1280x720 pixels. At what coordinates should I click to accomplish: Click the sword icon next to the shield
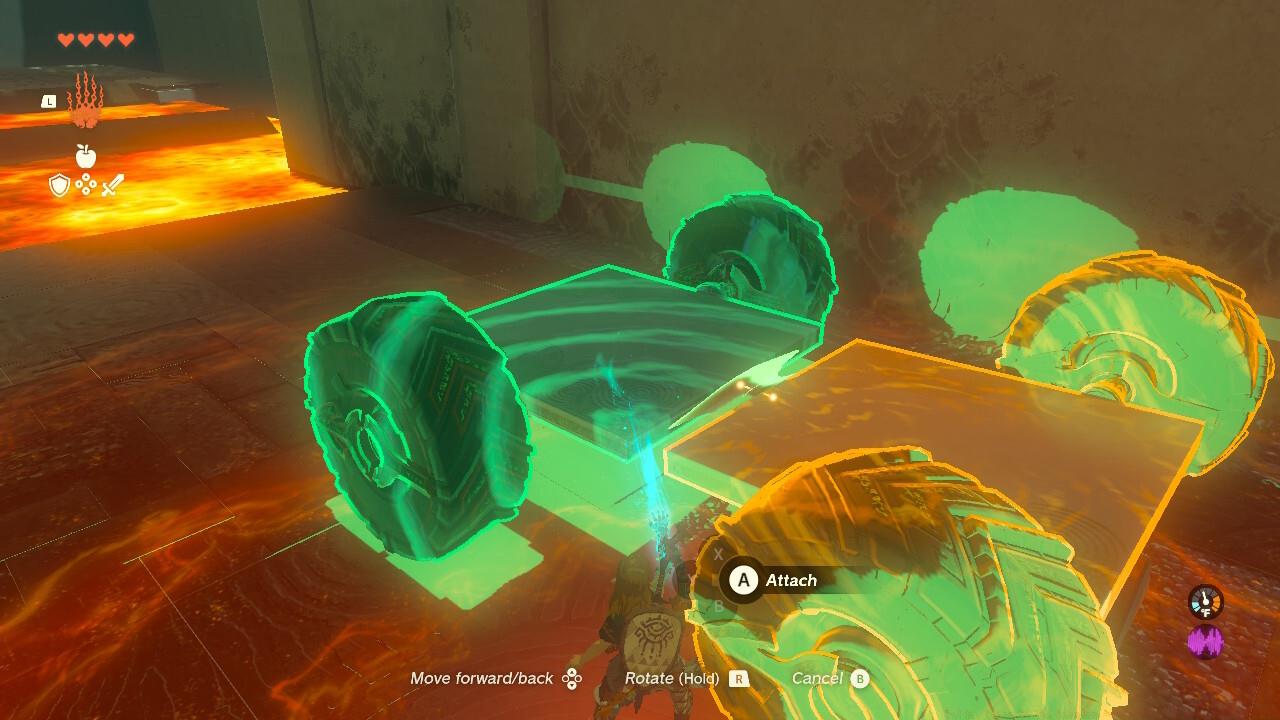point(113,186)
